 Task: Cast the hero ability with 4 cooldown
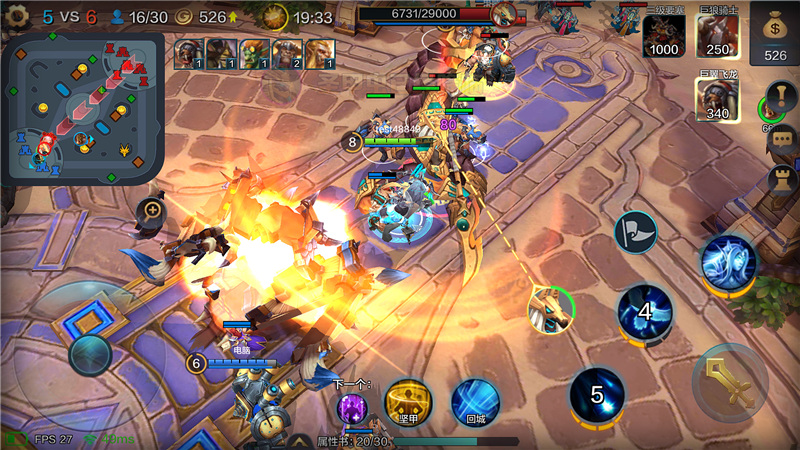click(645, 312)
